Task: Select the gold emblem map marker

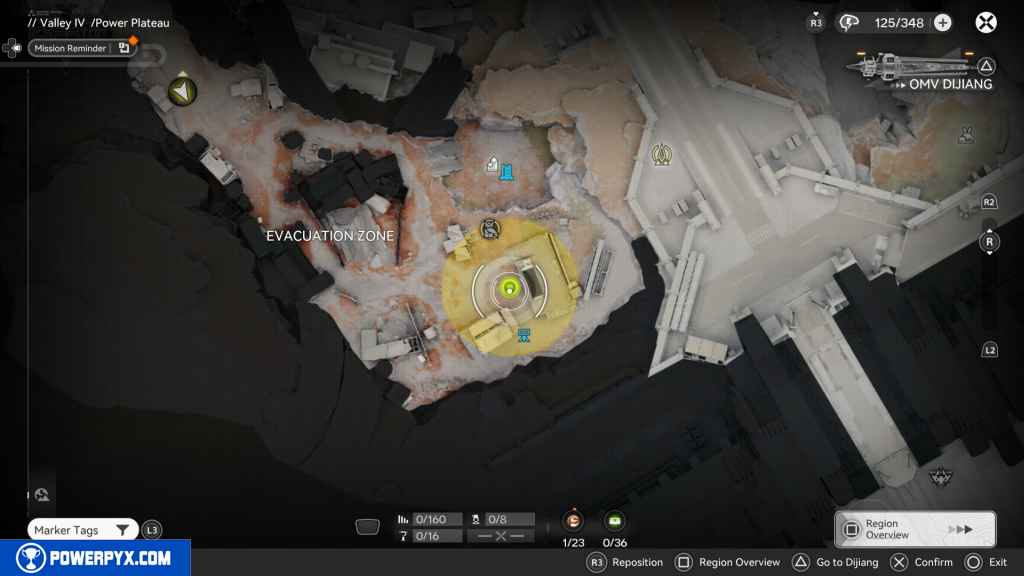Action: (661, 154)
